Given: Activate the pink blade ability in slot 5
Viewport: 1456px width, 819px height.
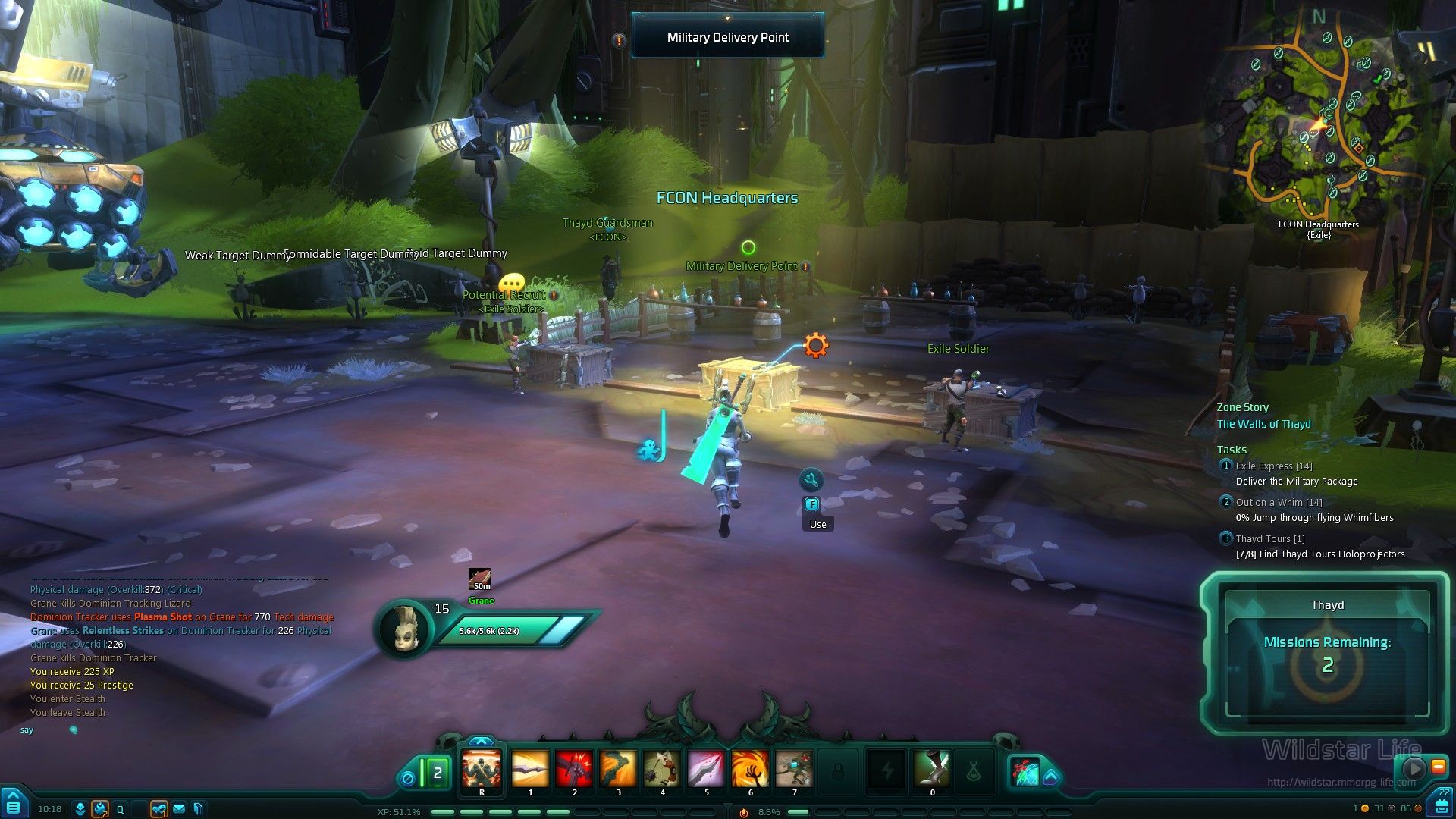Looking at the screenshot, I should [x=706, y=769].
